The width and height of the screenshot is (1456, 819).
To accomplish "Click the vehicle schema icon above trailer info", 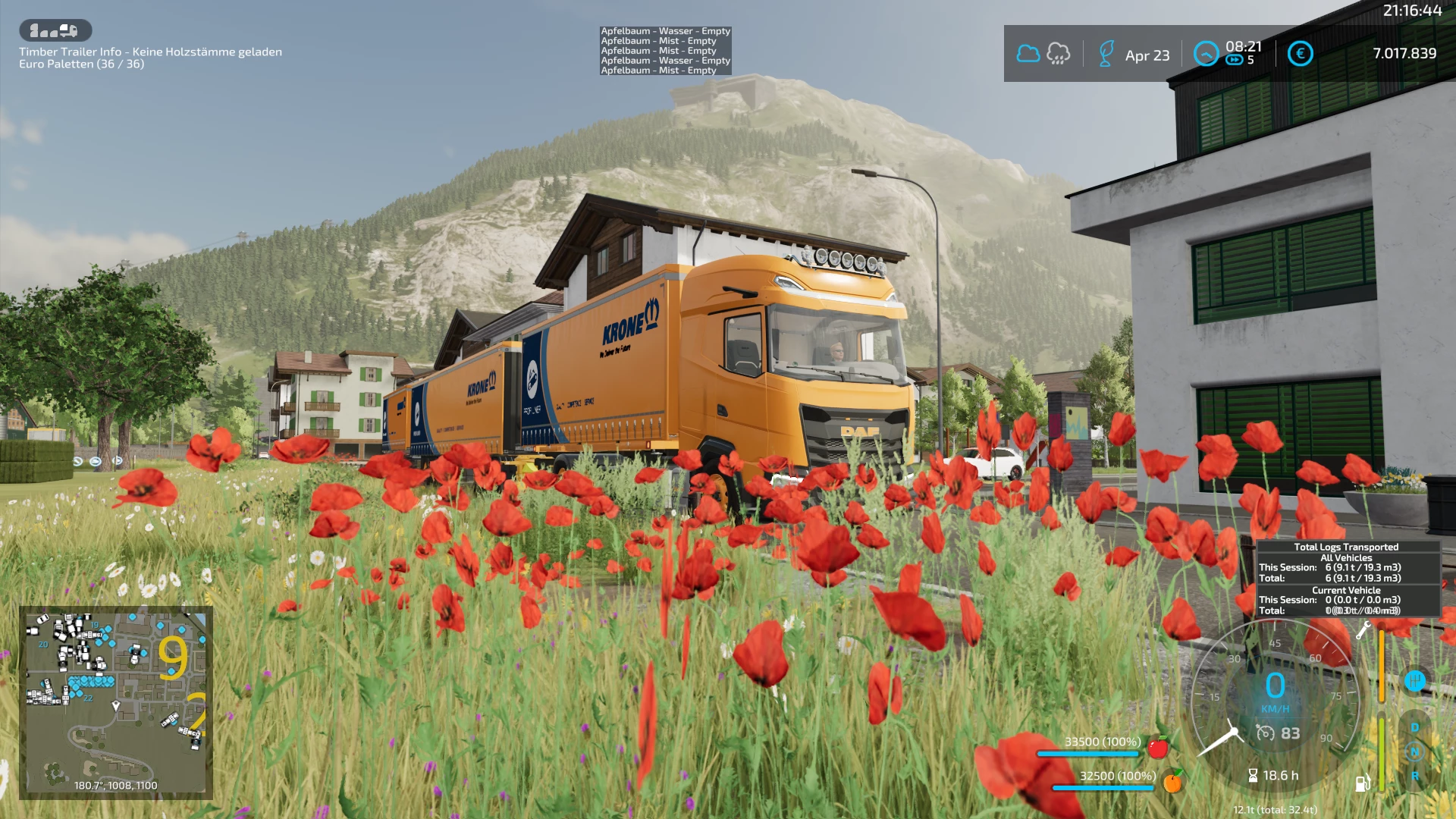I will point(55,30).
